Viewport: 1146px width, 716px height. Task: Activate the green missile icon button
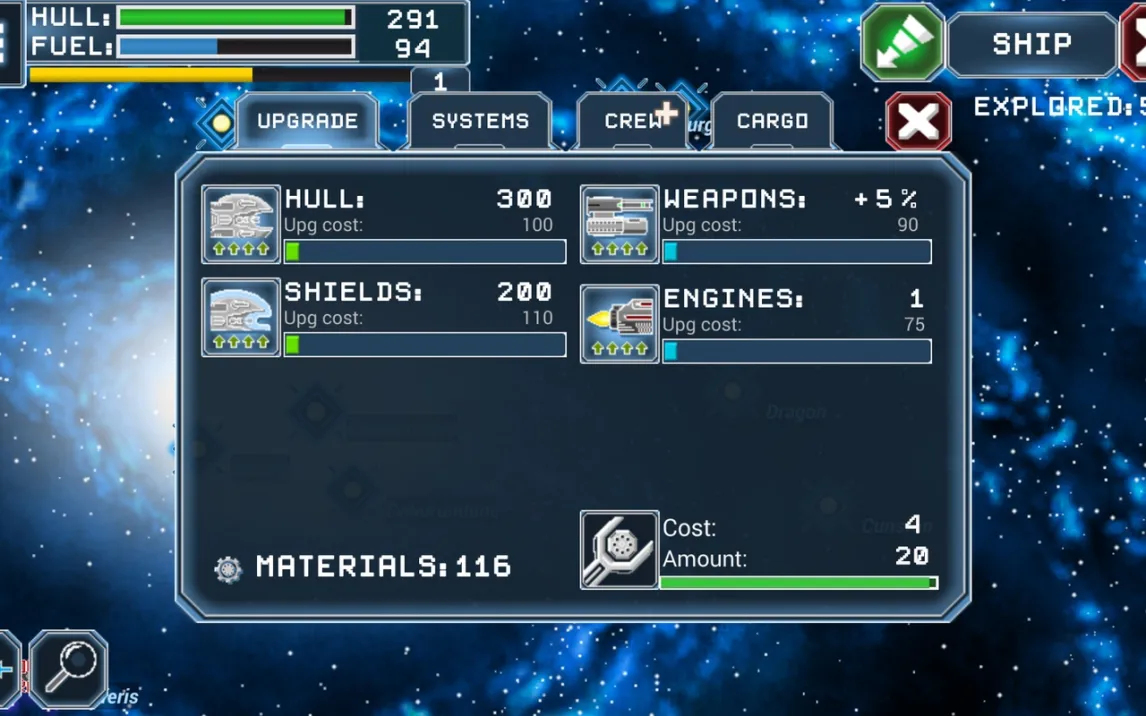(902, 42)
